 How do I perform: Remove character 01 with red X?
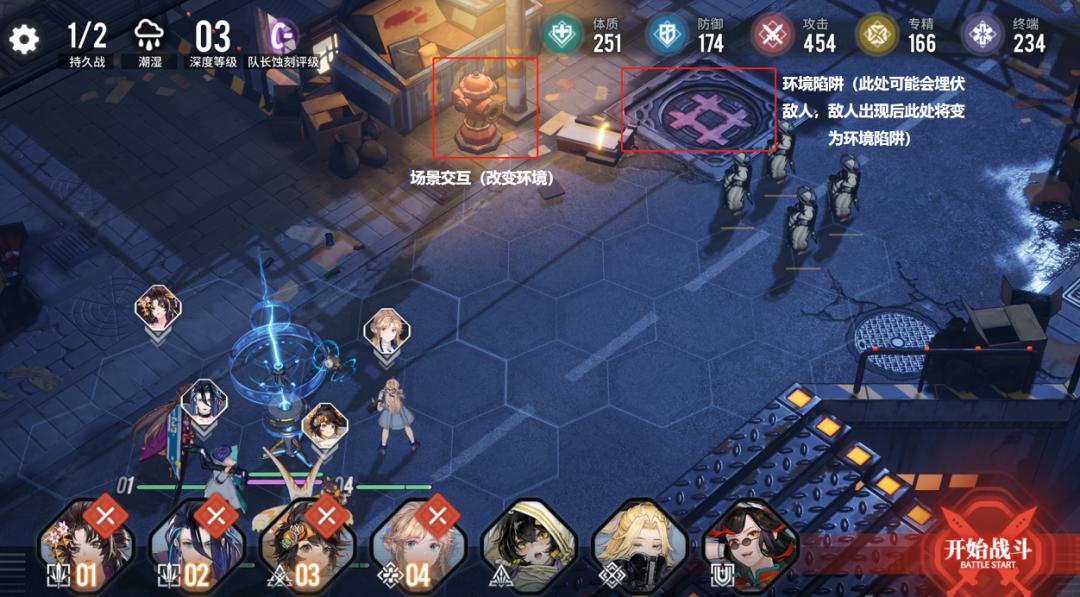pos(104,515)
